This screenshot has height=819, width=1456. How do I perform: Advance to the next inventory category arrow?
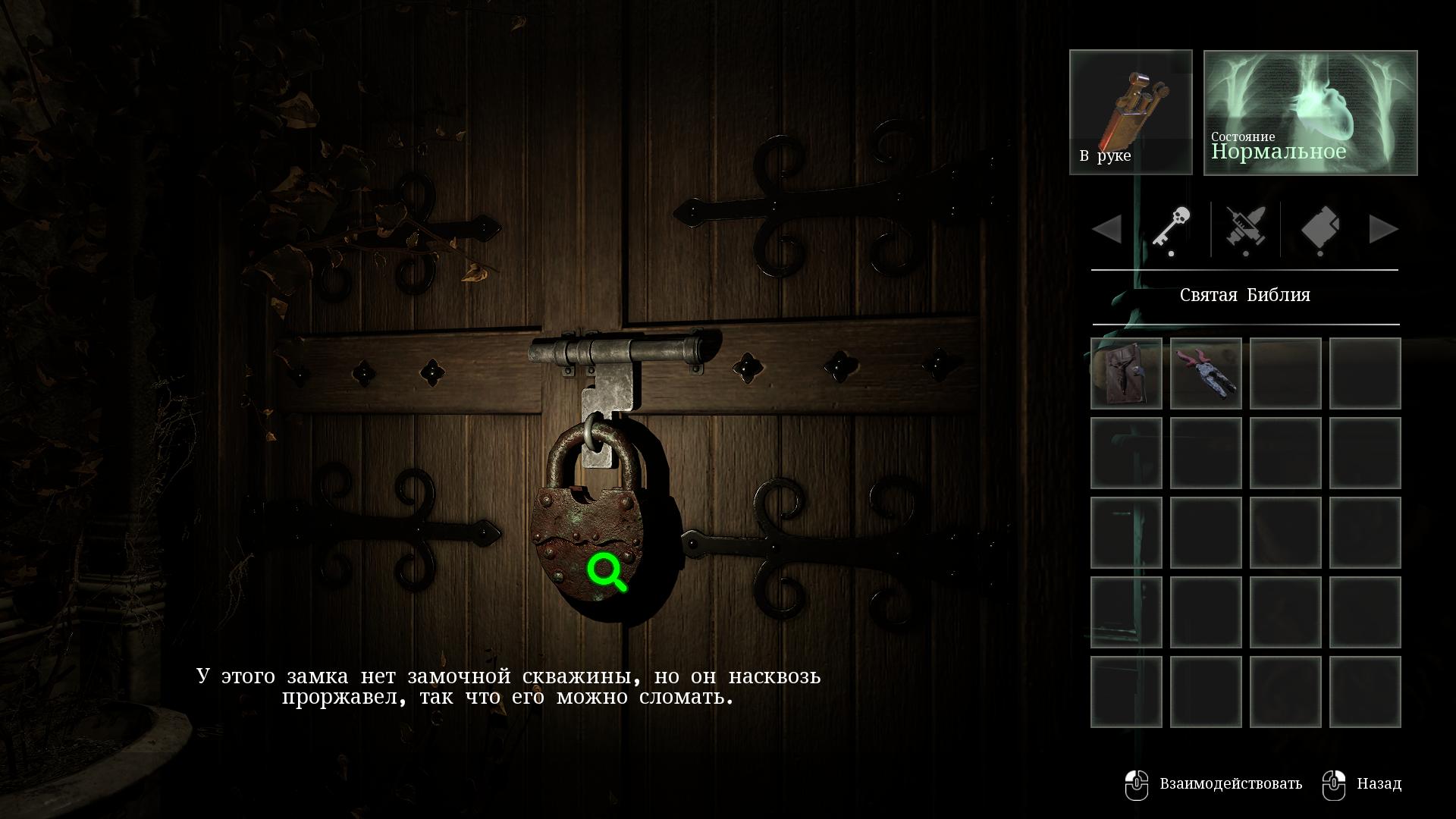pos(1383,229)
